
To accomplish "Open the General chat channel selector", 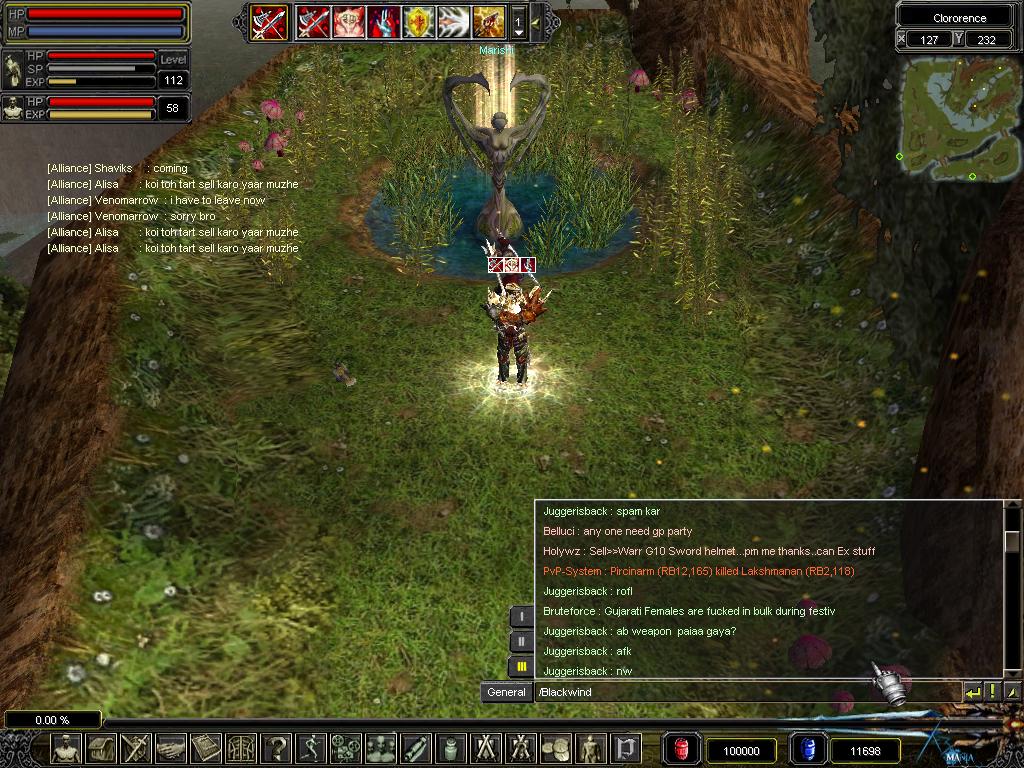I will [x=506, y=692].
